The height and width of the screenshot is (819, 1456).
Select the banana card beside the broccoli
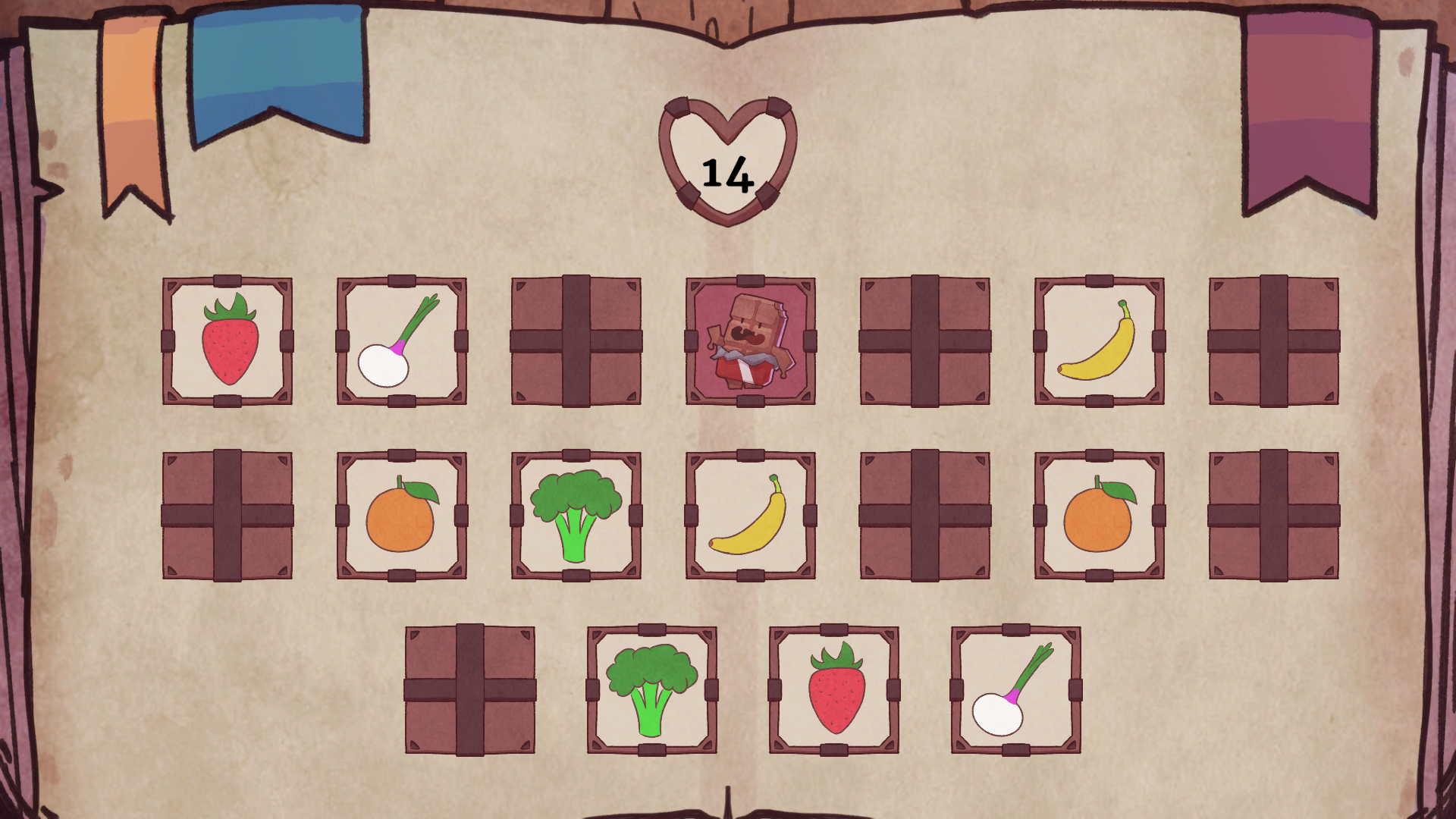click(751, 516)
